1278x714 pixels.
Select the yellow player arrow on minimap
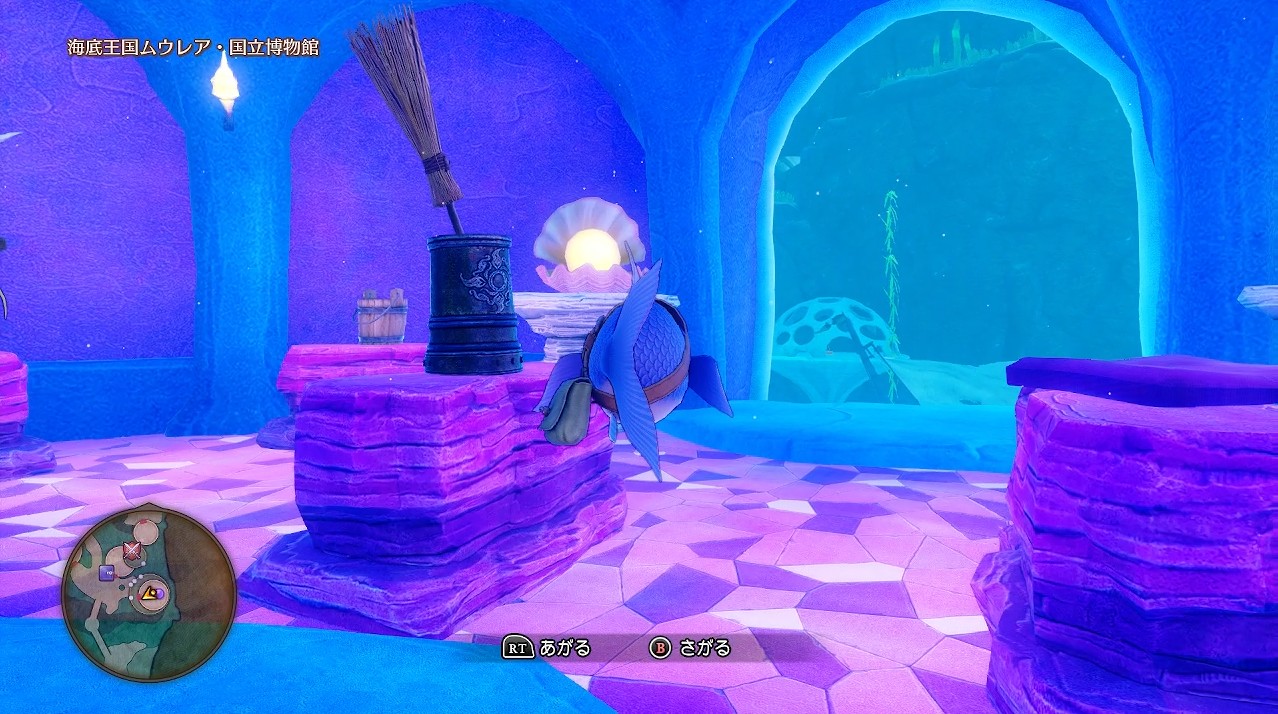(x=148, y=594)
